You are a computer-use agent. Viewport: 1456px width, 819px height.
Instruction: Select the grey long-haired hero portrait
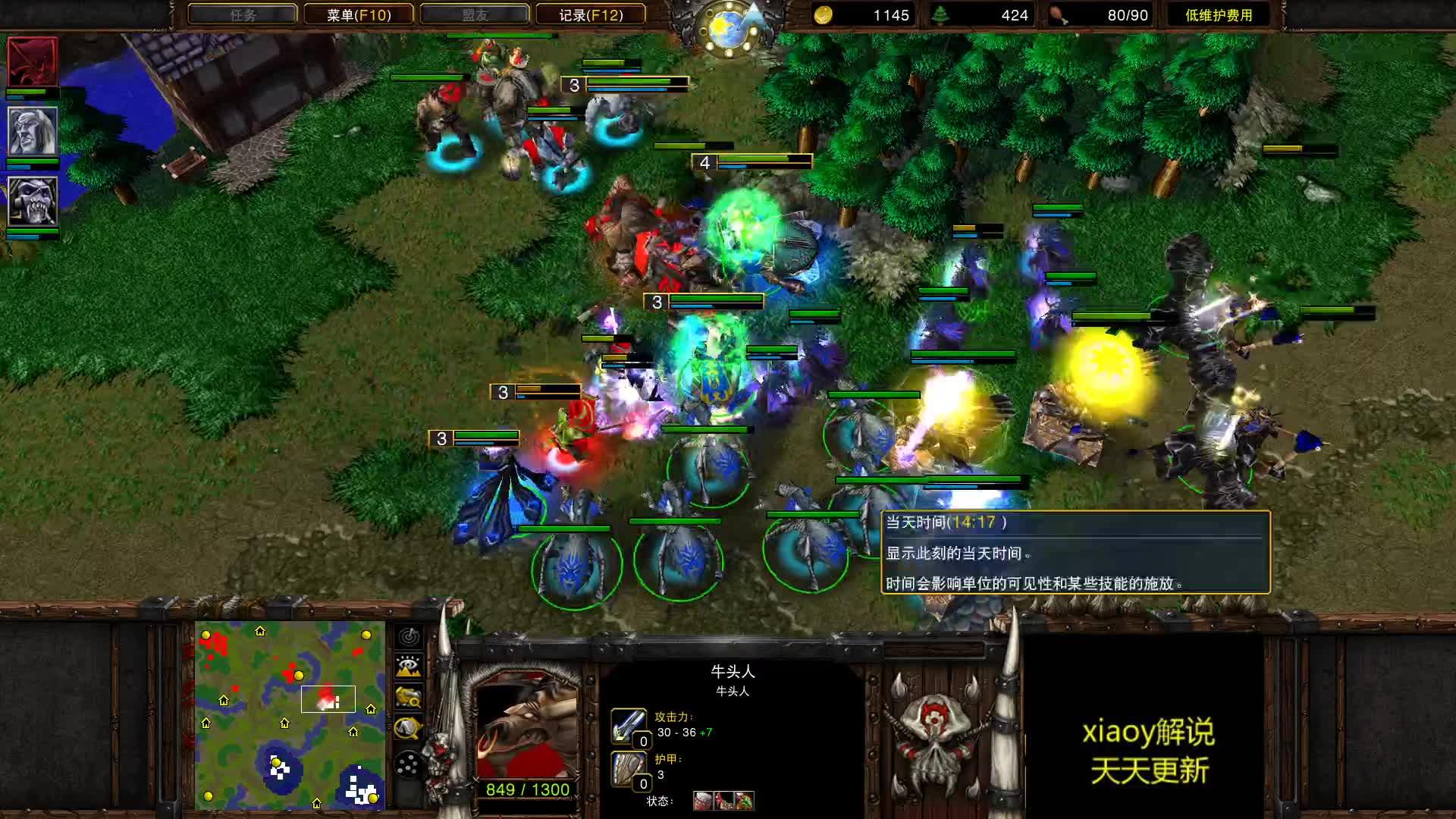tap(33, 131)
